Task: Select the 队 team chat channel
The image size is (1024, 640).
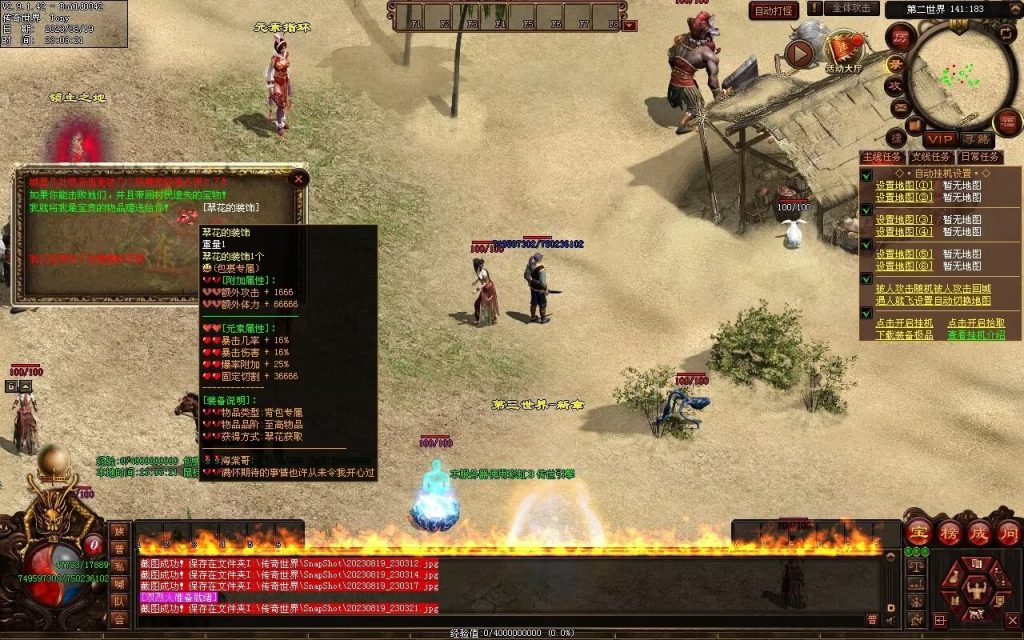Action: pos(119,602)
